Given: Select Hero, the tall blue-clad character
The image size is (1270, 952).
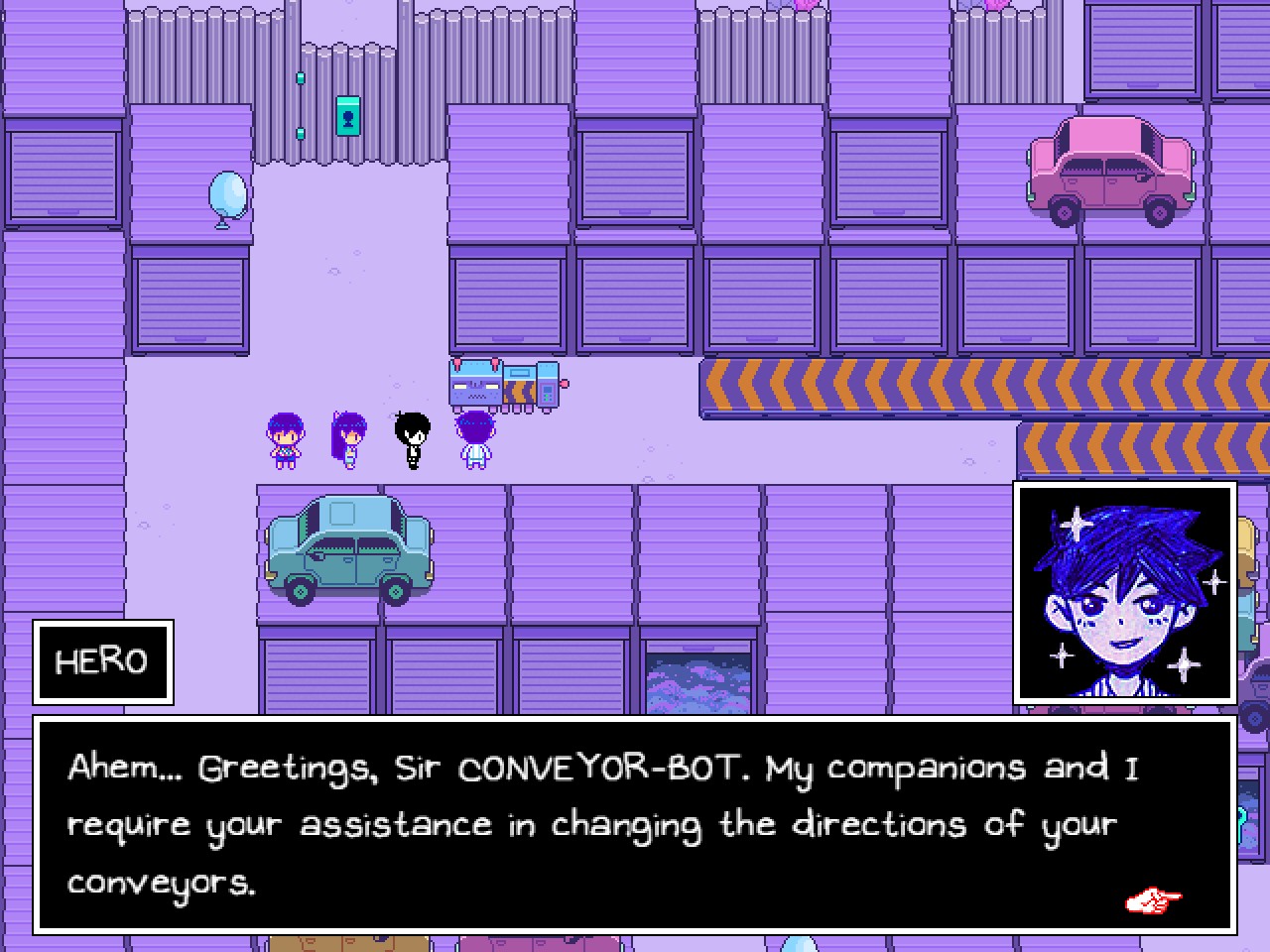Looking at the screenshot, I should click(476, 439).
